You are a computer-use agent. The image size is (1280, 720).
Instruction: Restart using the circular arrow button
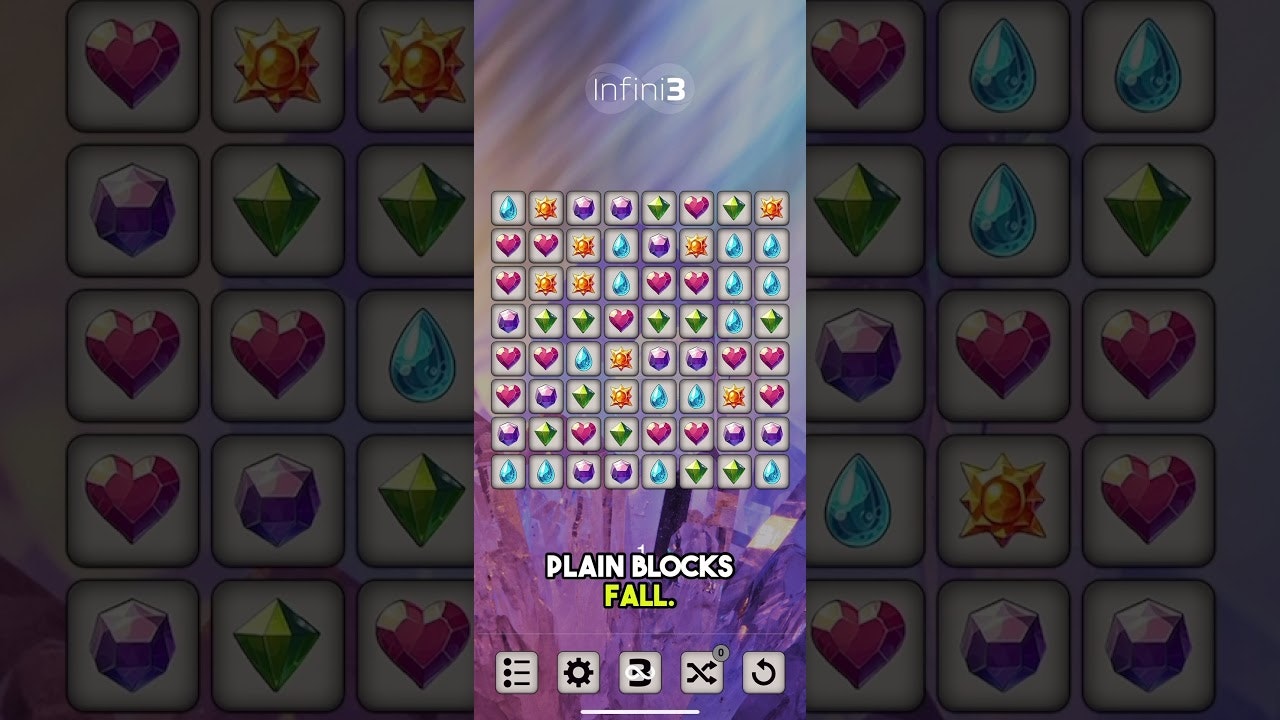pos(763,673)
